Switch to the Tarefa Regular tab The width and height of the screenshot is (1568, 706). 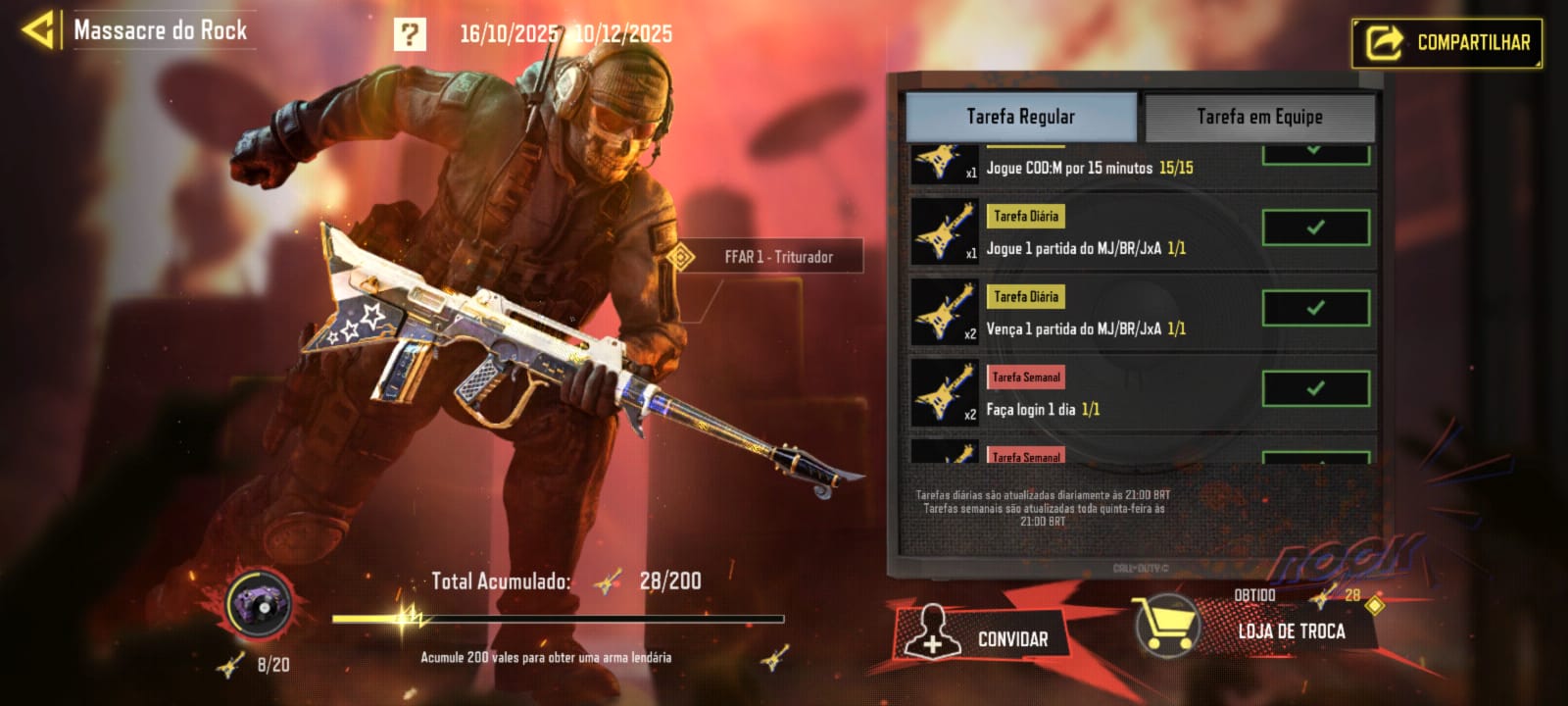pyautogui.click(x=1020, y=117)
